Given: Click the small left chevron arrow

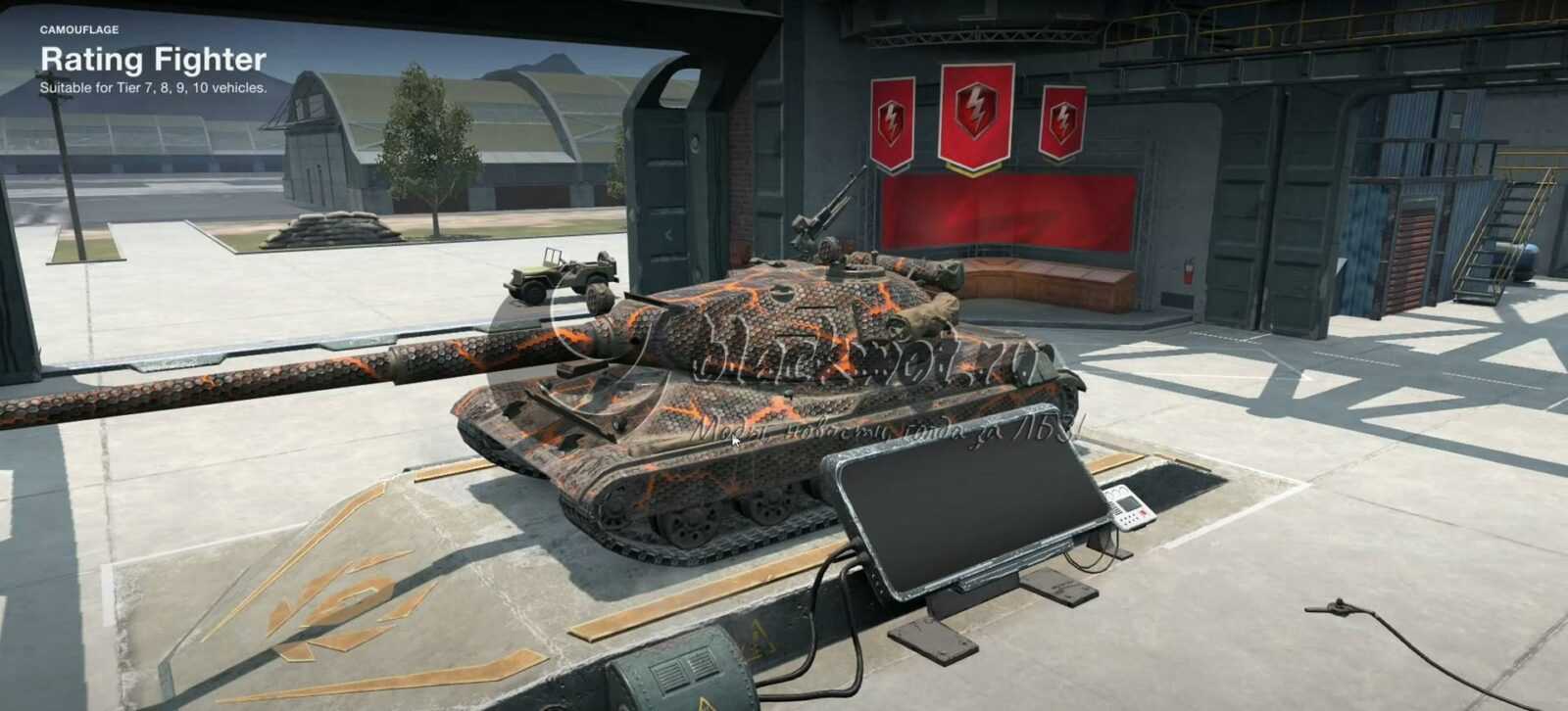Looking at the screenshot, I should (668, 235).
